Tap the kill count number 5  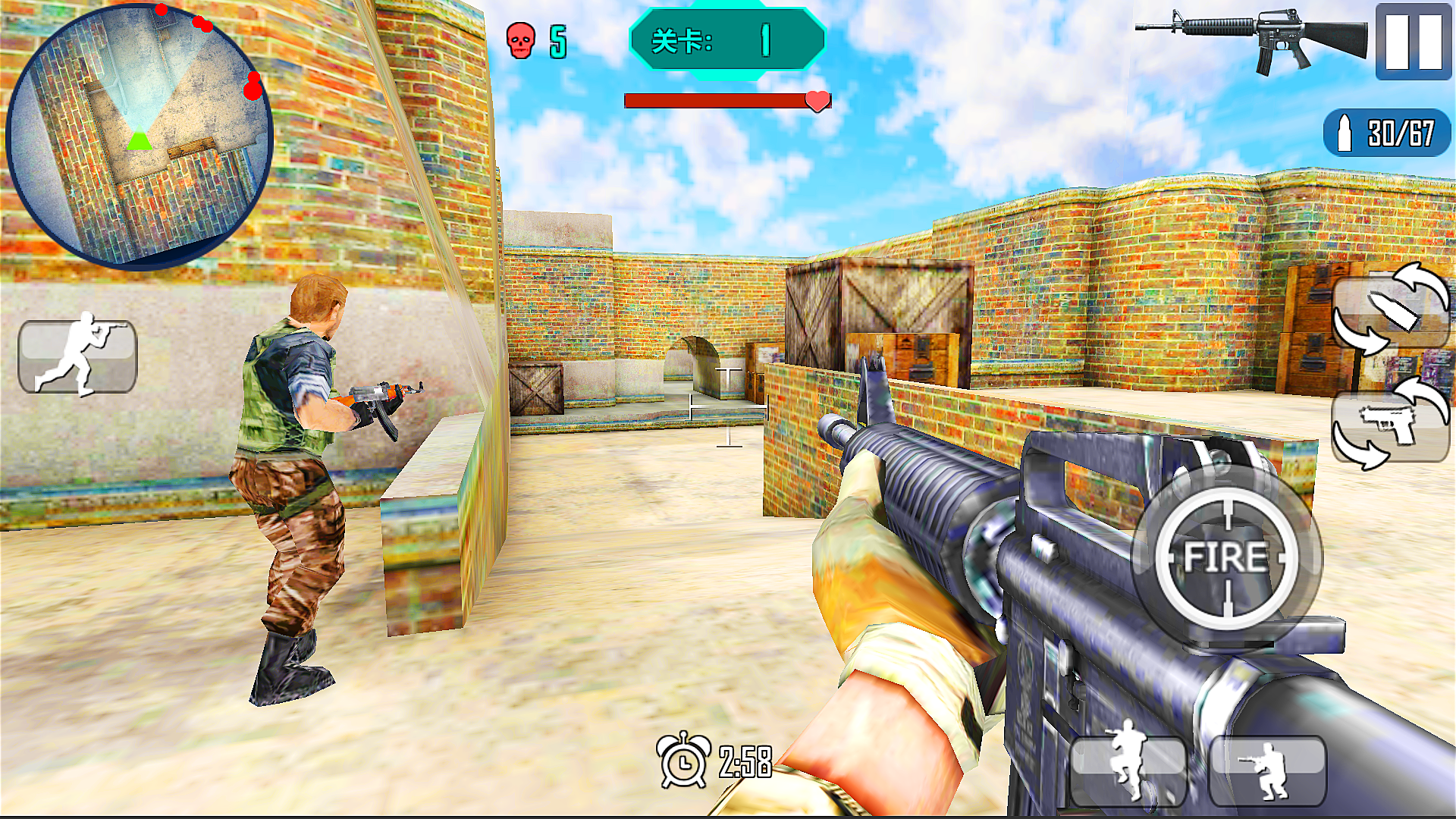pos(559,39)
